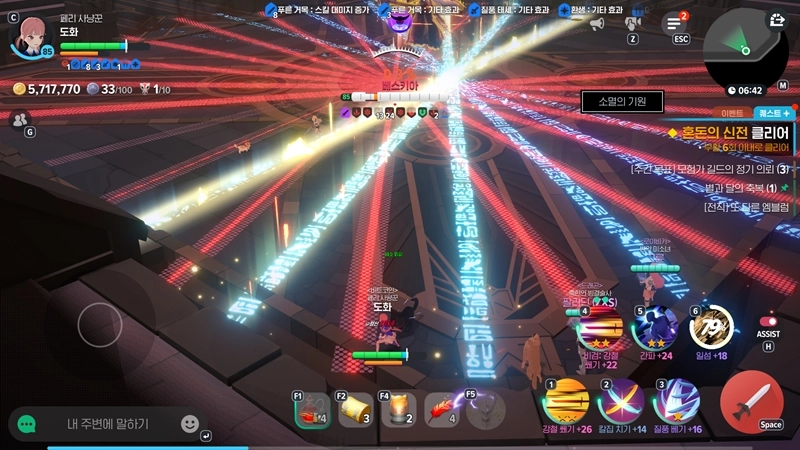Screen dimensions: 800x450
Task: Open the circular minimap
Action: 745,47
